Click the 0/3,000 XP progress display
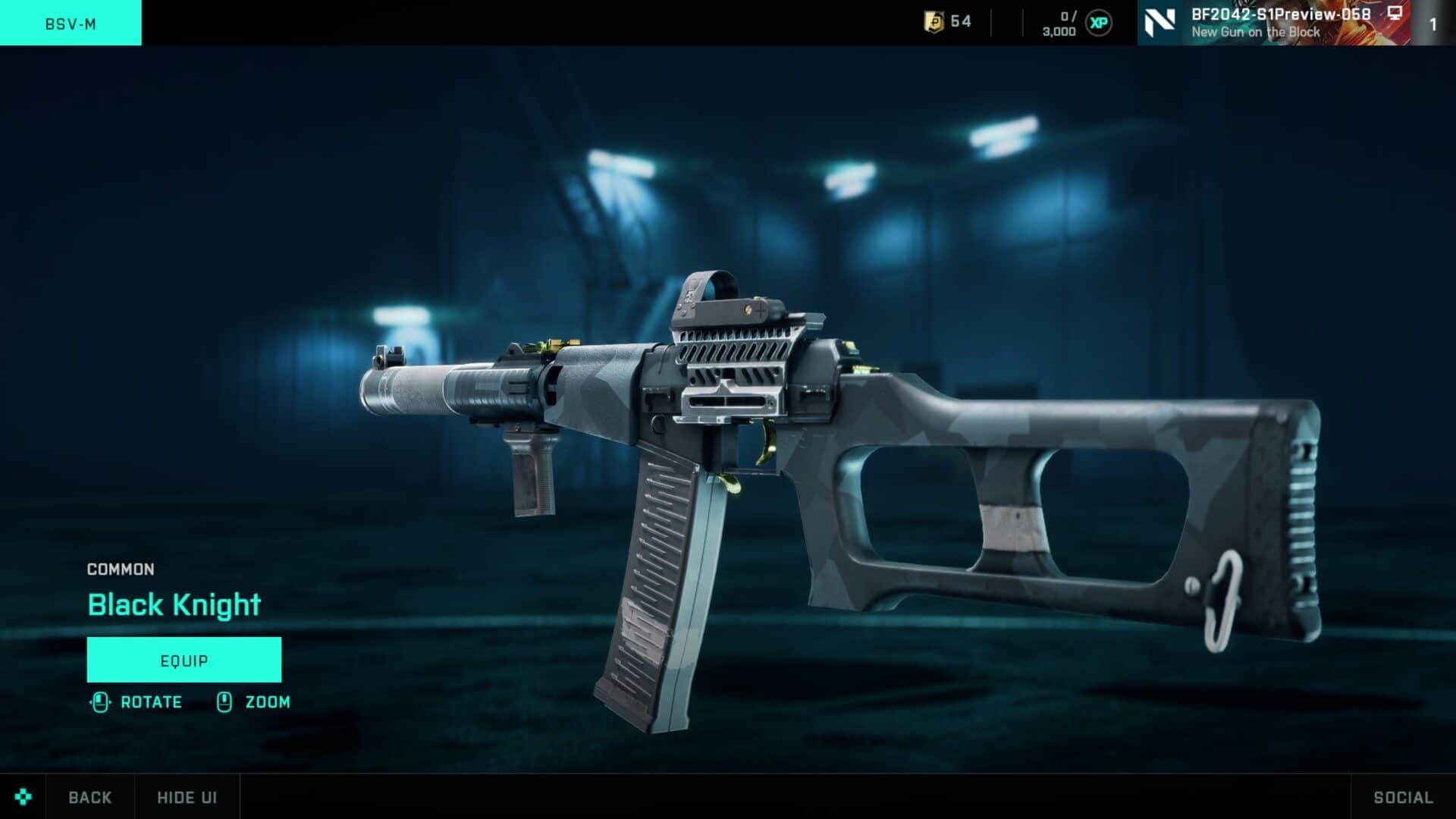Image resolution: width=1456 pixels, height=819 pixels. (x=1062, y=23)
